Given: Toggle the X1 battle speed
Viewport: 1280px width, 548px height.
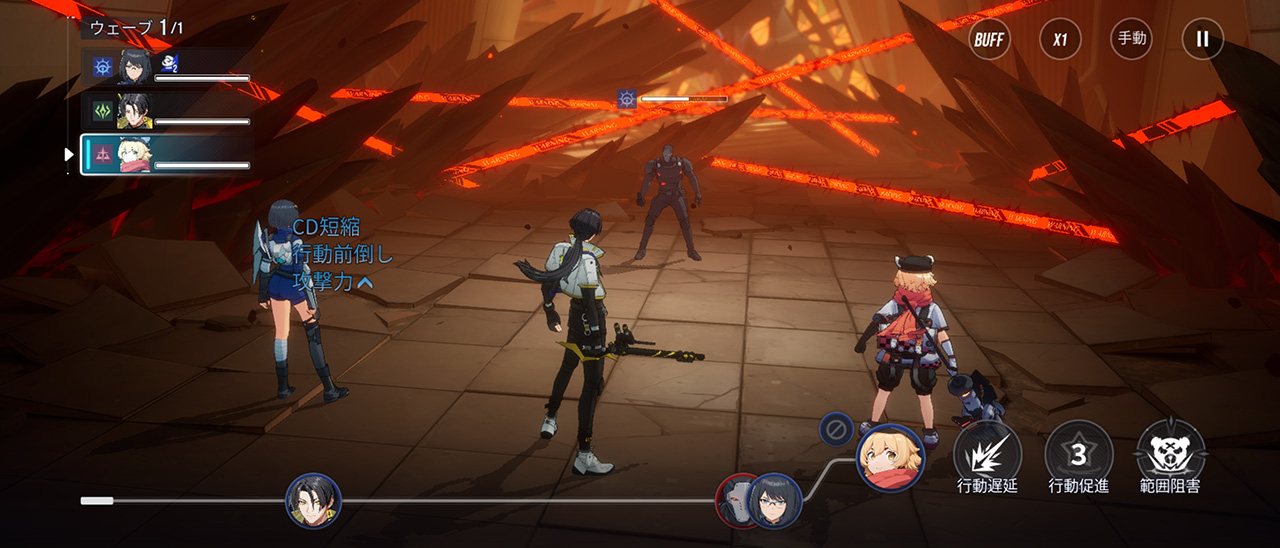Looking at the screenshot, I should (1060, 40).
